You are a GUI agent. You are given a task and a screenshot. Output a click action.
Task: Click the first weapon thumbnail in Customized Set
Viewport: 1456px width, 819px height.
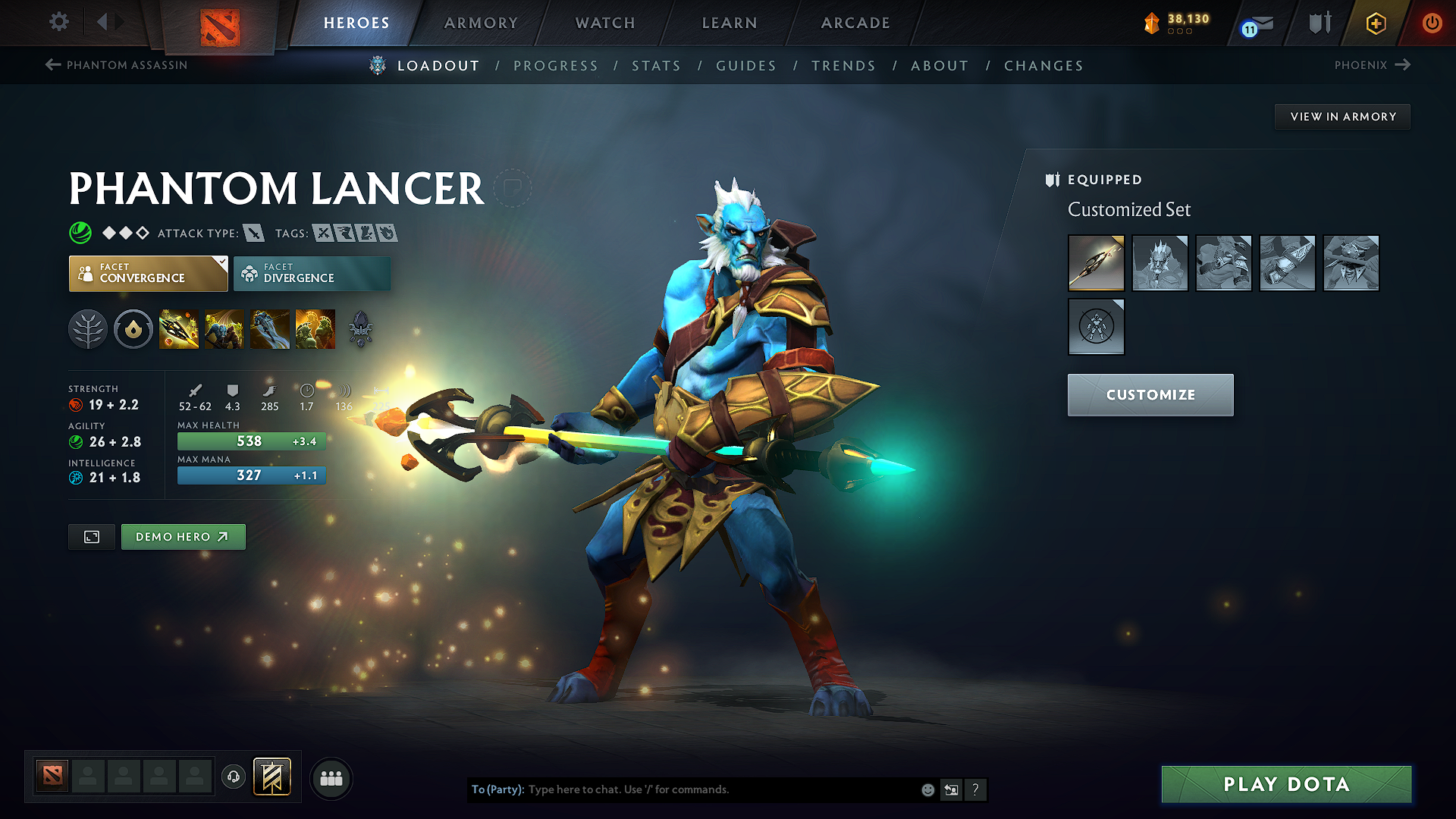pyautogui.click(x=1097, y=263)
